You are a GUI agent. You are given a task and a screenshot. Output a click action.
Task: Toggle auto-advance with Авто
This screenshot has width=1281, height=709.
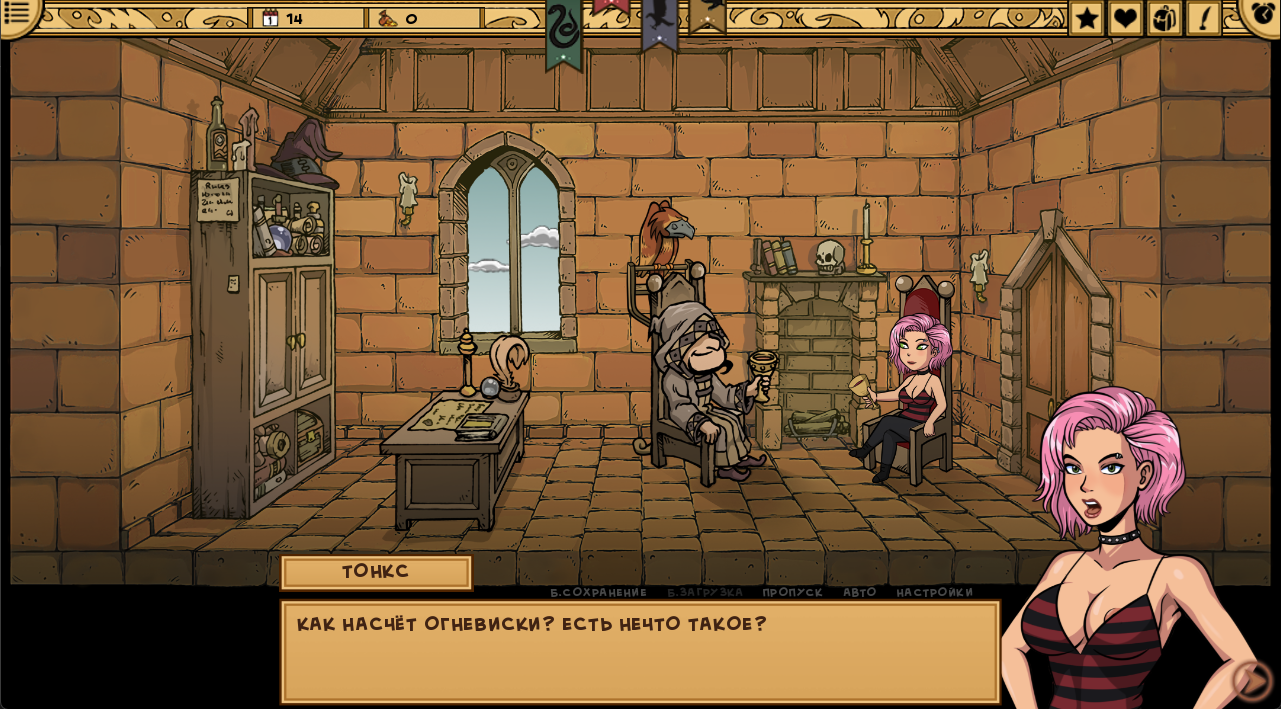pos(859,592)
